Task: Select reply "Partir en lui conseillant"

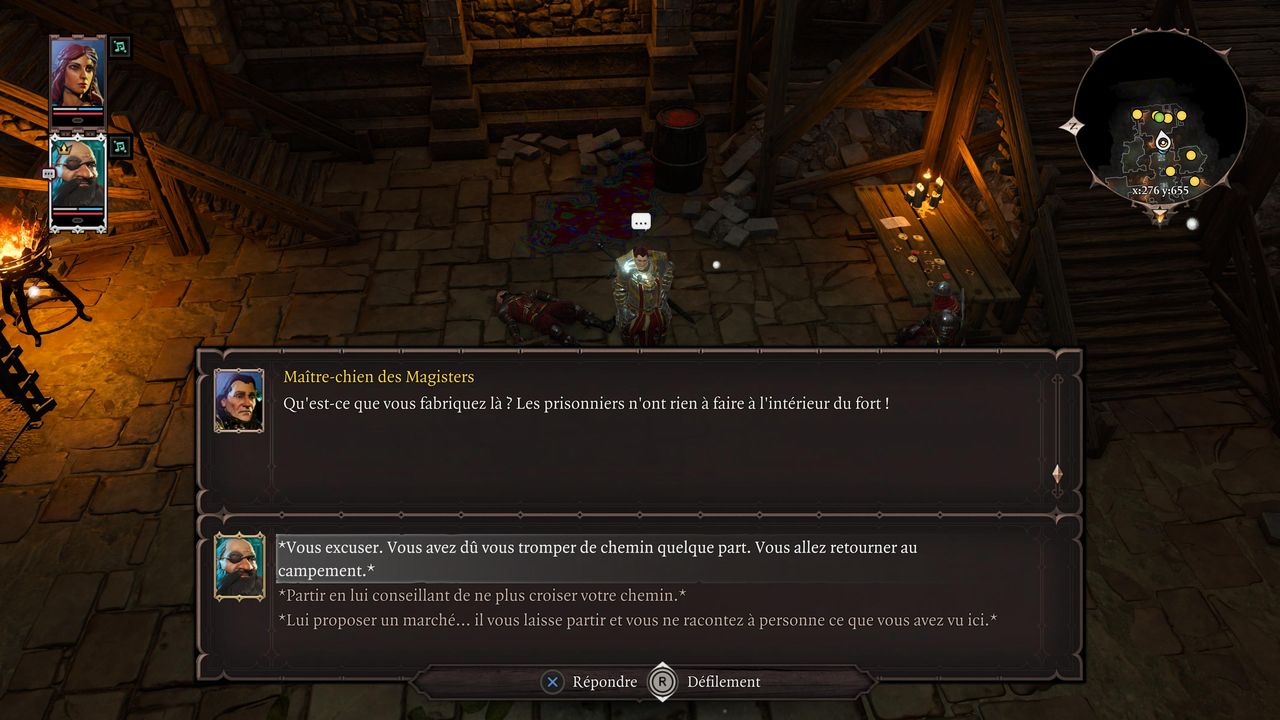Action: [x=481, y=596]
